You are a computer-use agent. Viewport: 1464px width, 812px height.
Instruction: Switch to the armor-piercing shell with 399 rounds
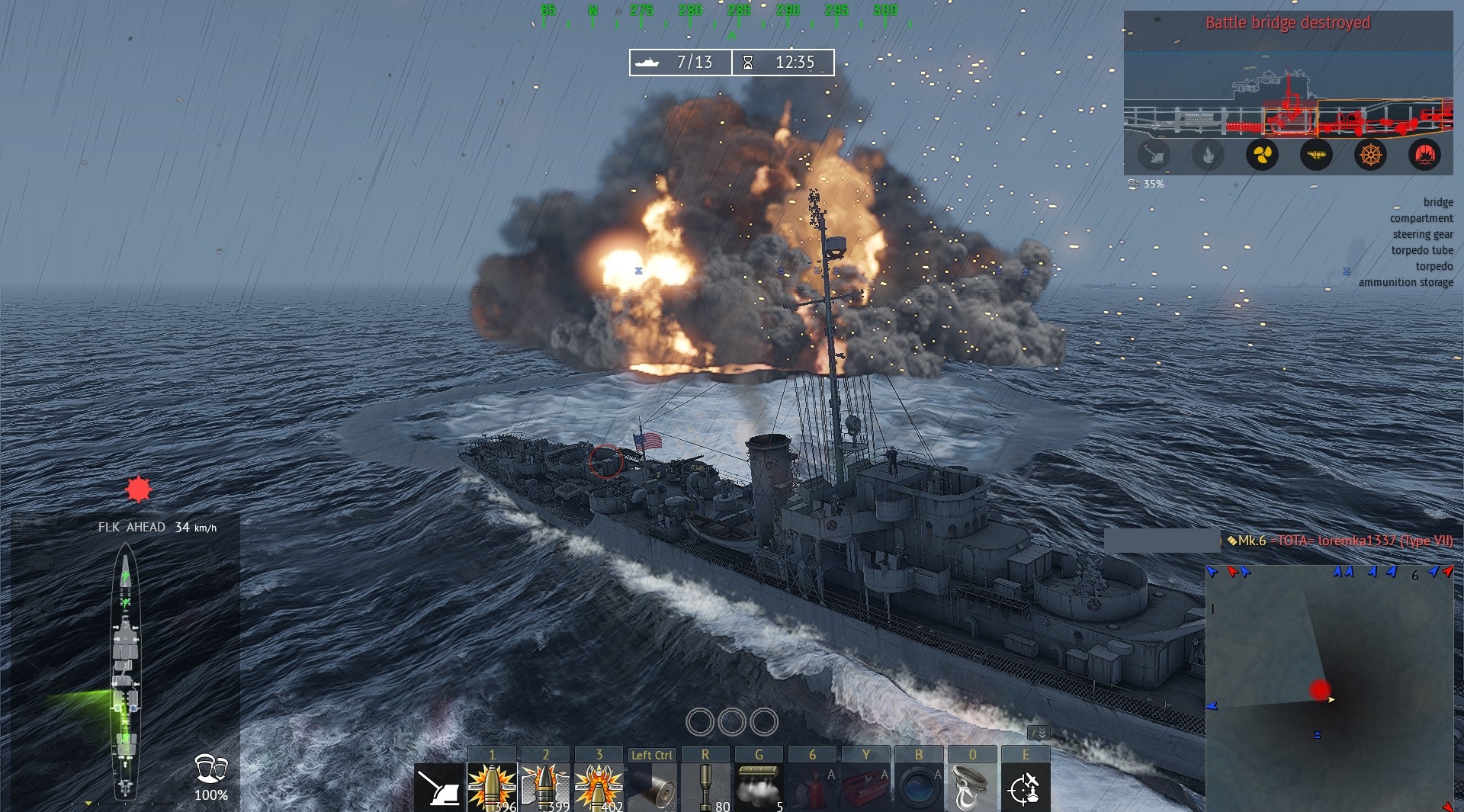coord(545,788)
